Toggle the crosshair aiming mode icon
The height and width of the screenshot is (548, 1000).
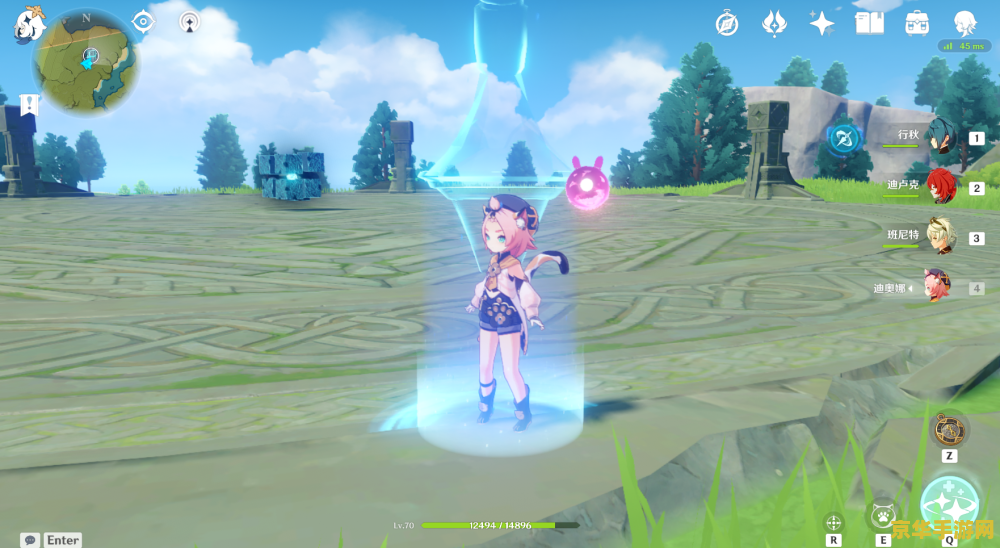[x=833, y=521]
